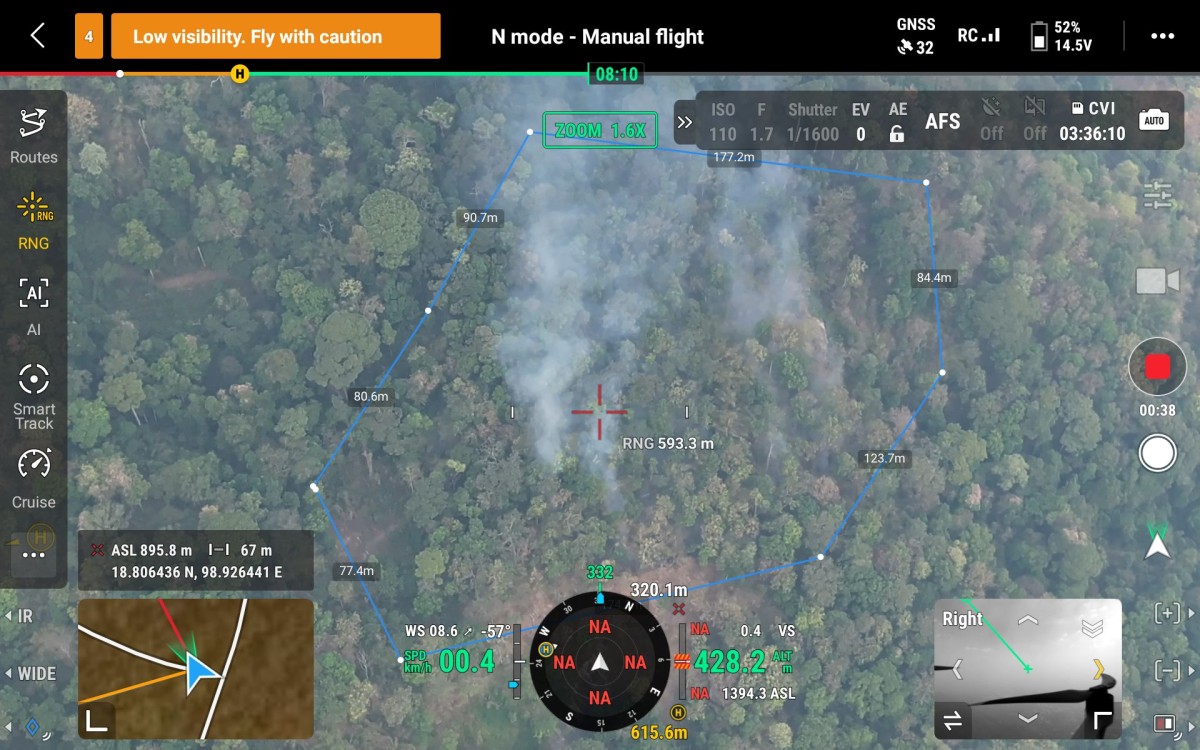Toggle the AE lock icon

click(x=897, y=134)
